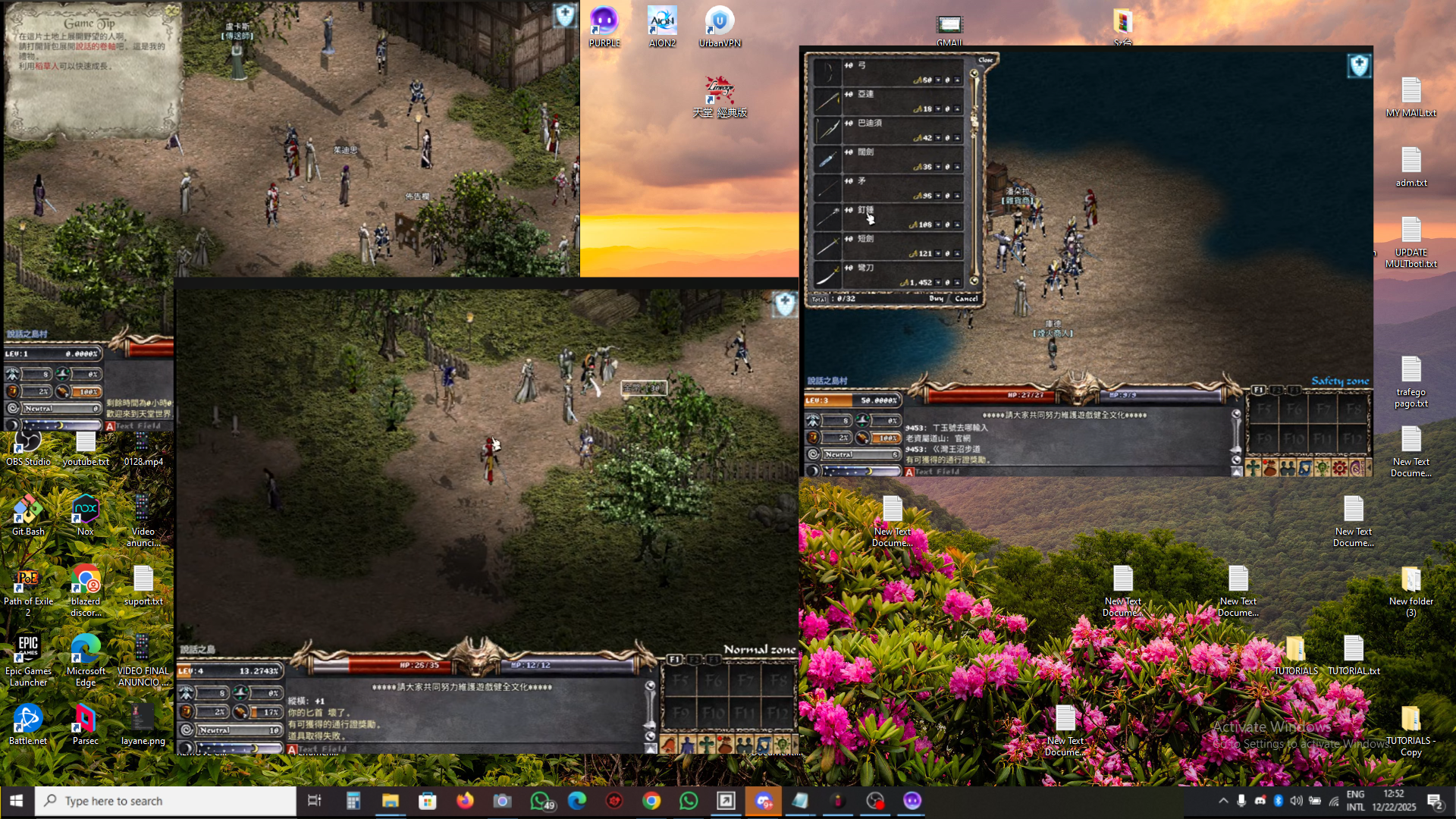
Task: Click the shop list scrollbar handle
Action: pos(973,121)
